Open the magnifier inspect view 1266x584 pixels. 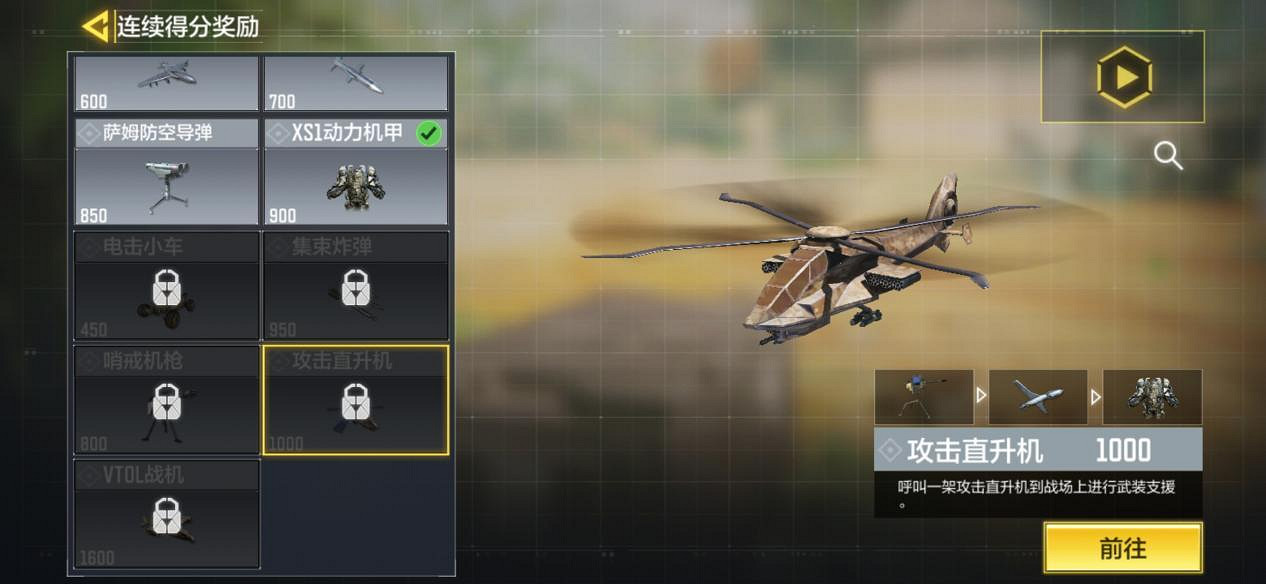1168,155
